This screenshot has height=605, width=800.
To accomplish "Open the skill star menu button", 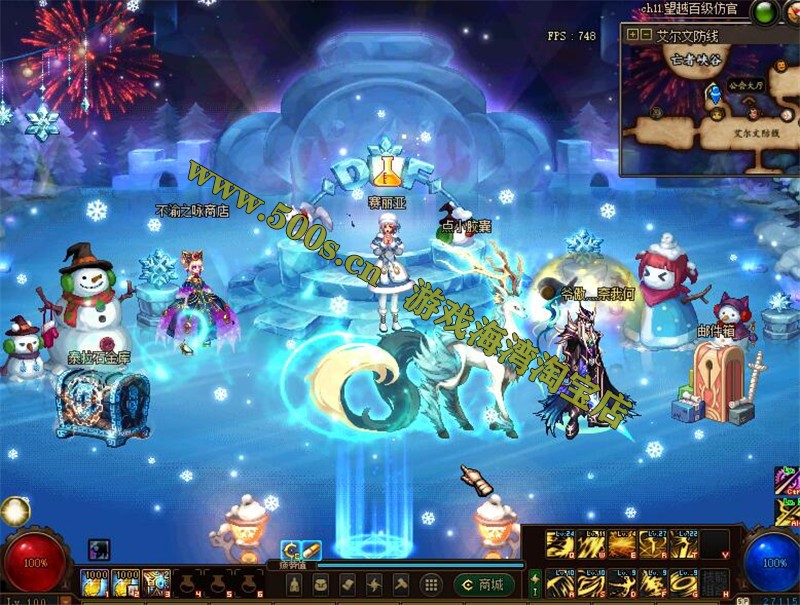I will (374, 584).
